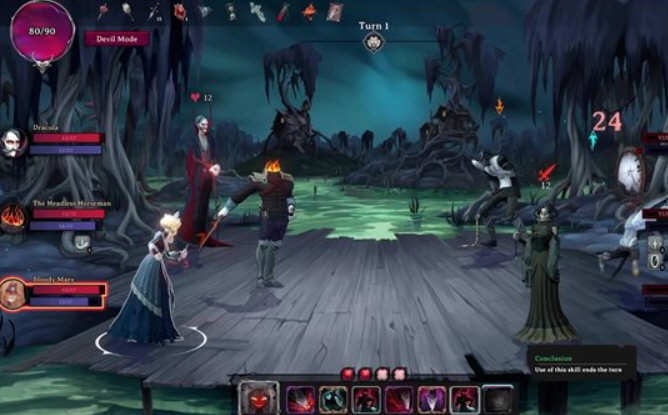Select the red potion vial in the top bar

pyautogui.click(x=283, y=12)
